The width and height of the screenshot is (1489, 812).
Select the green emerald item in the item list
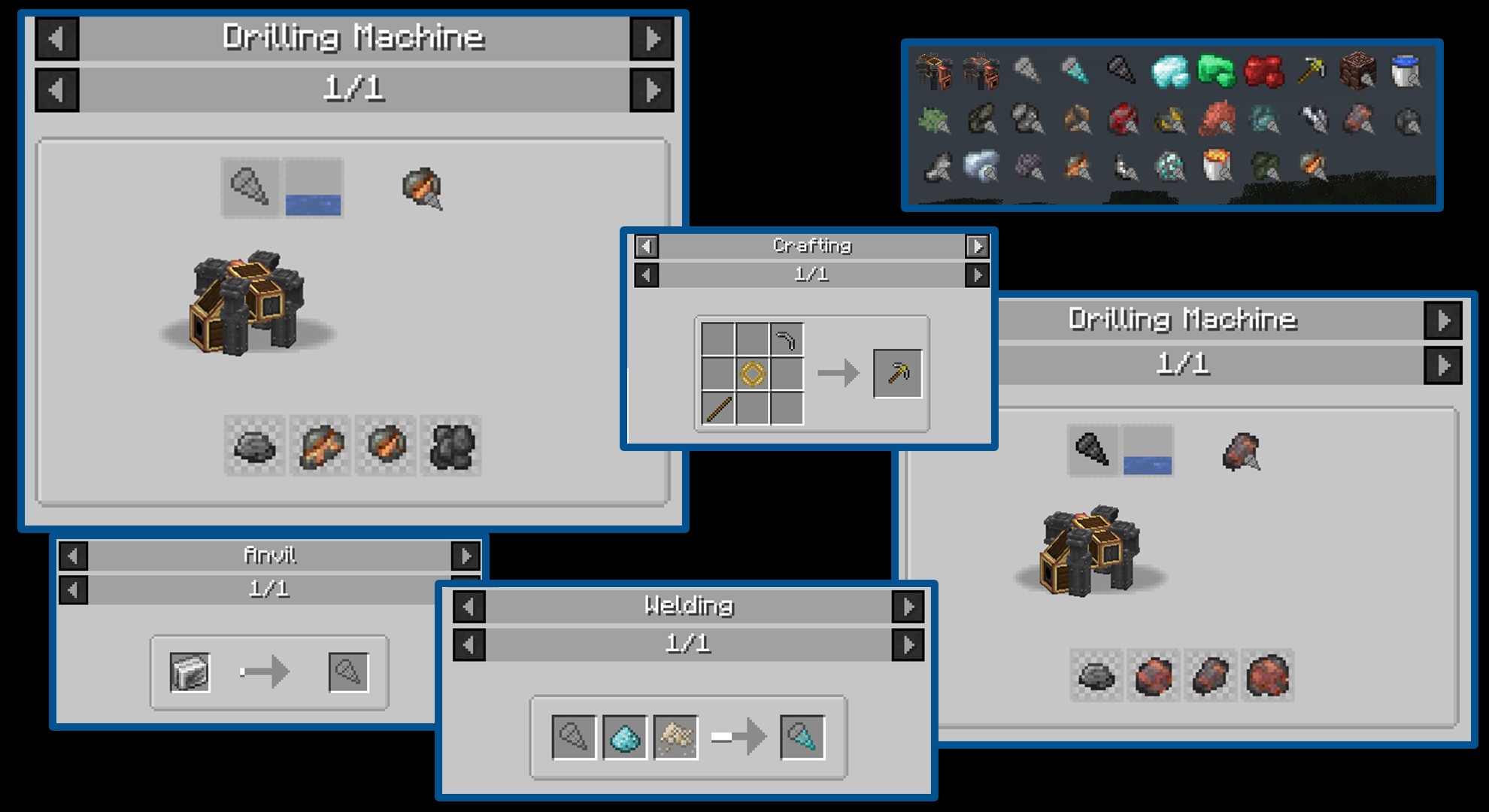1216,71
